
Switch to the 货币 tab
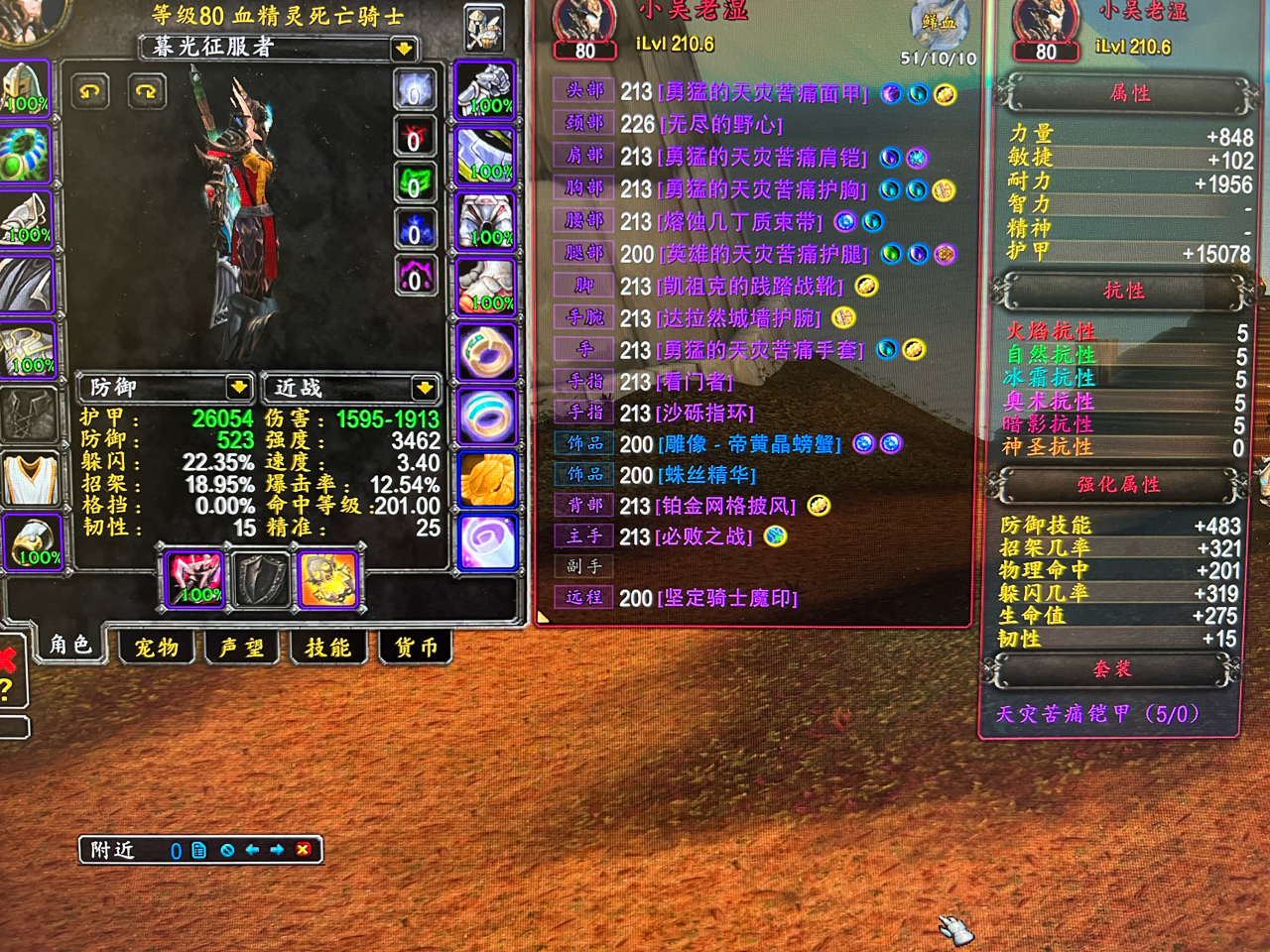coord(415,647)
